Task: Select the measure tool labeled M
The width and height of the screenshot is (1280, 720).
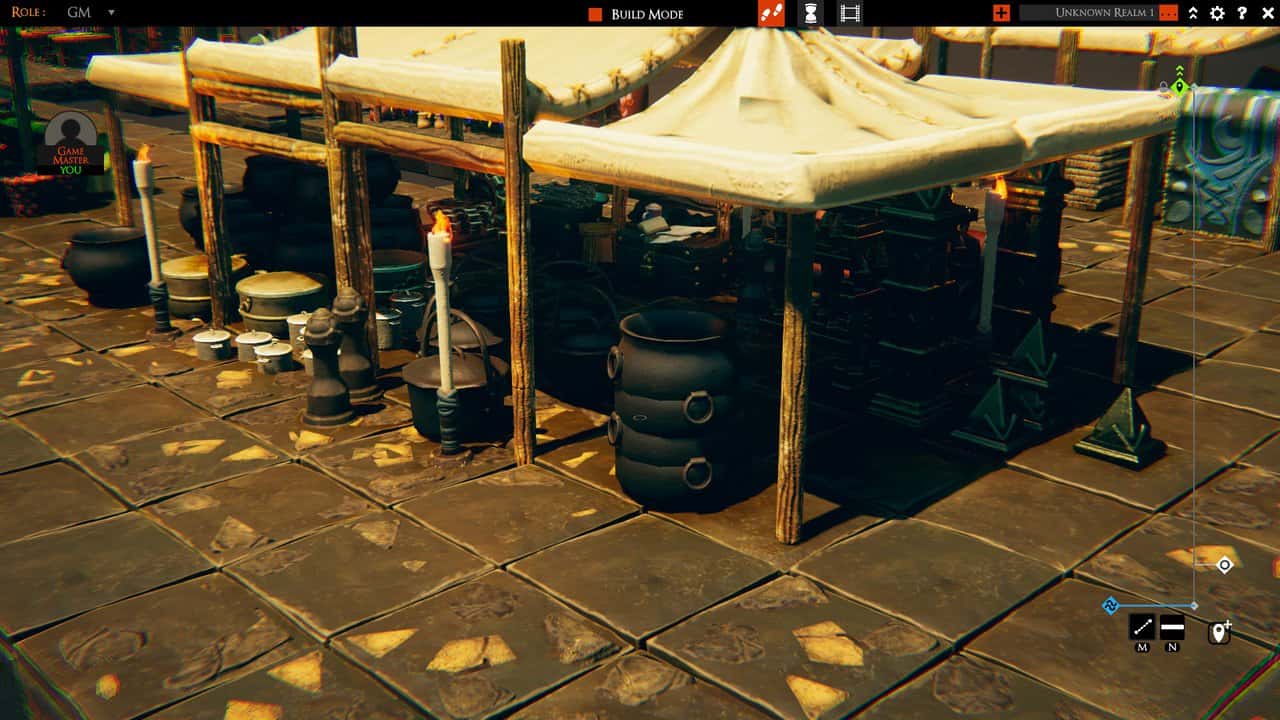Action: 1142,628
